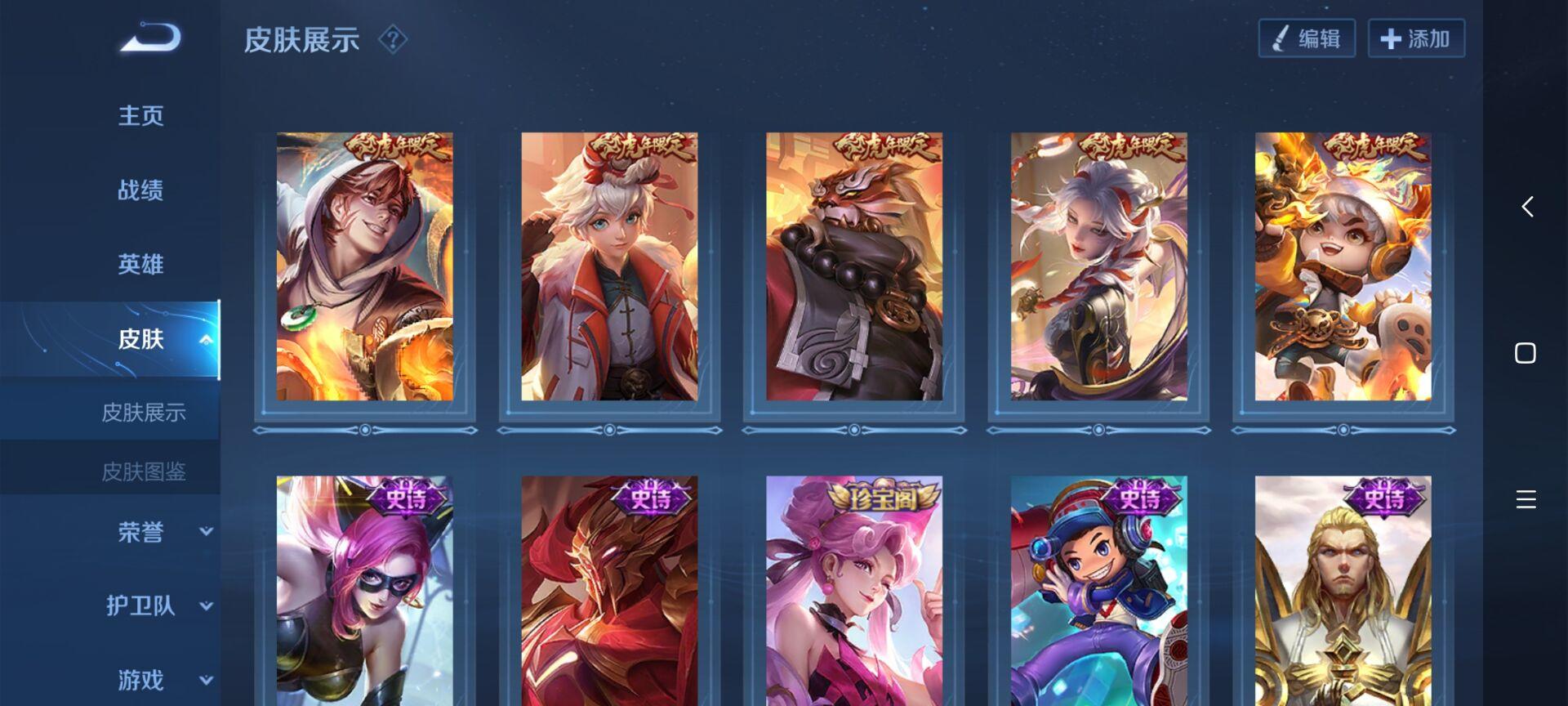Expand the 荣誉 menu section
Screen dimensions: 1568x706
click(x=139, y=533)
